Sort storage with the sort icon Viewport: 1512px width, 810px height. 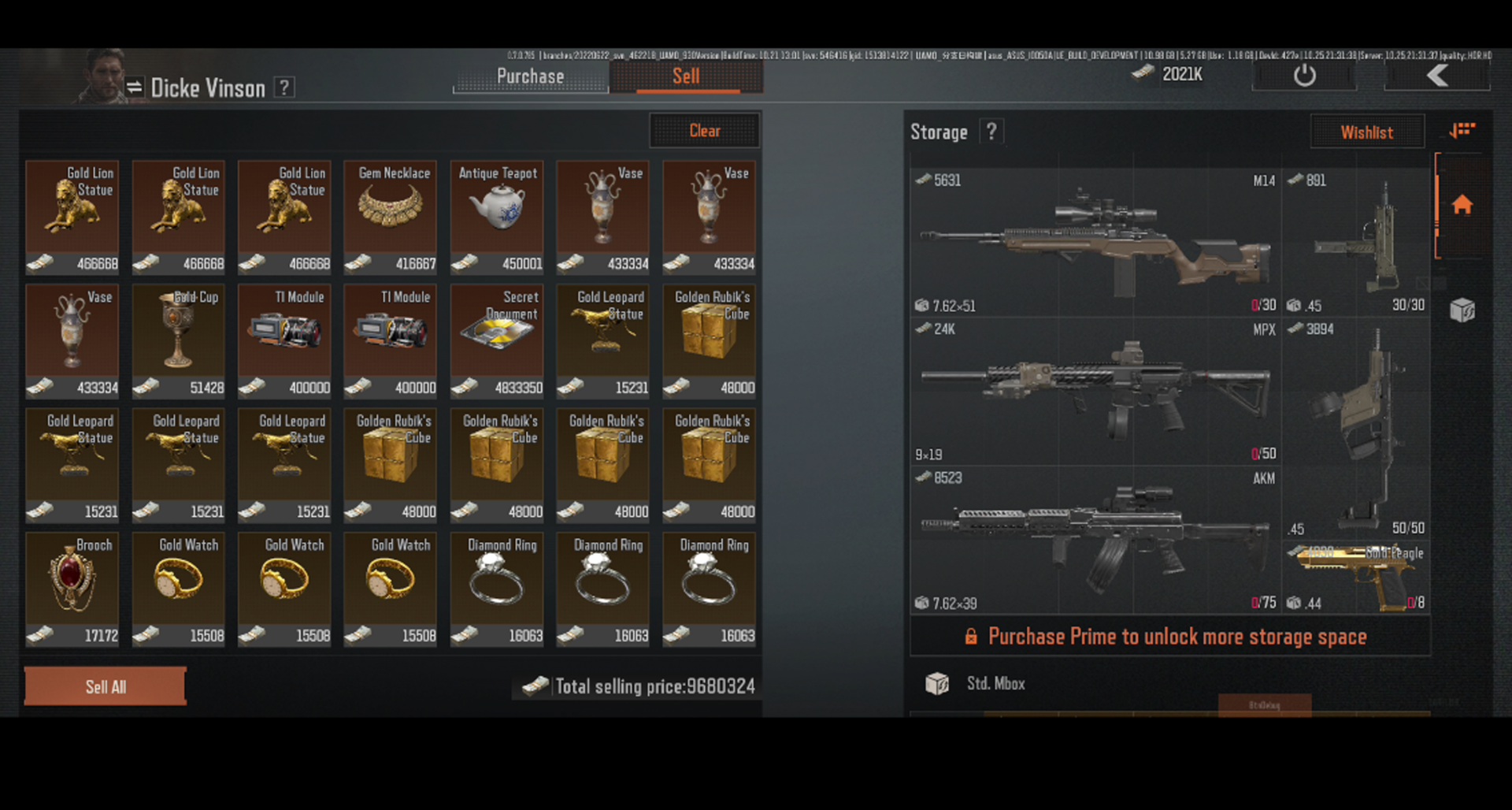point(1462,130)
